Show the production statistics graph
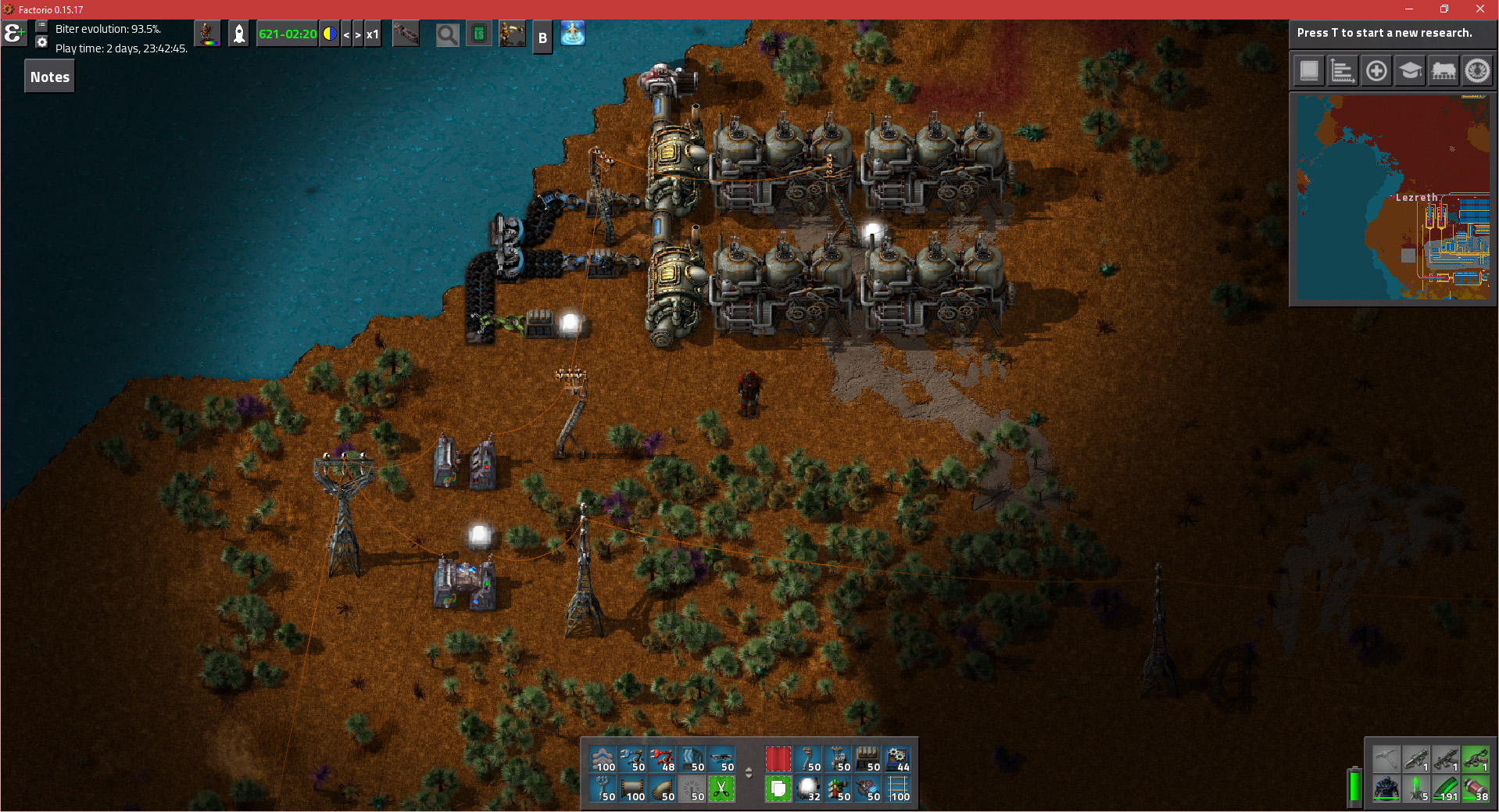 [x=1343, y=71]
